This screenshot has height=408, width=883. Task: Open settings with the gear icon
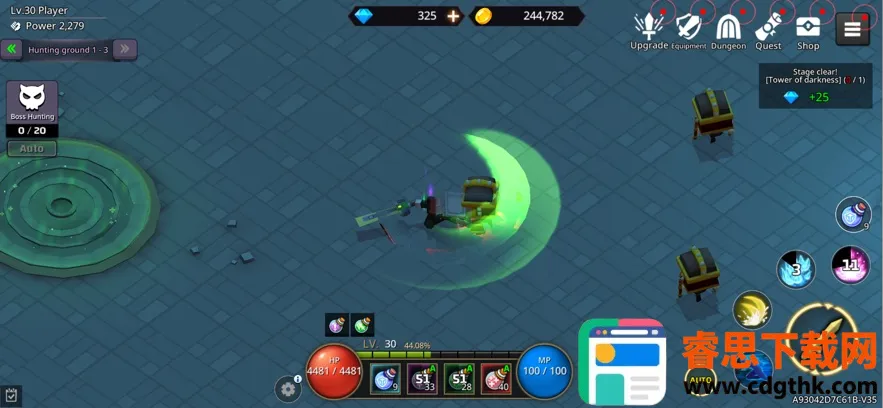coord(289,389)
